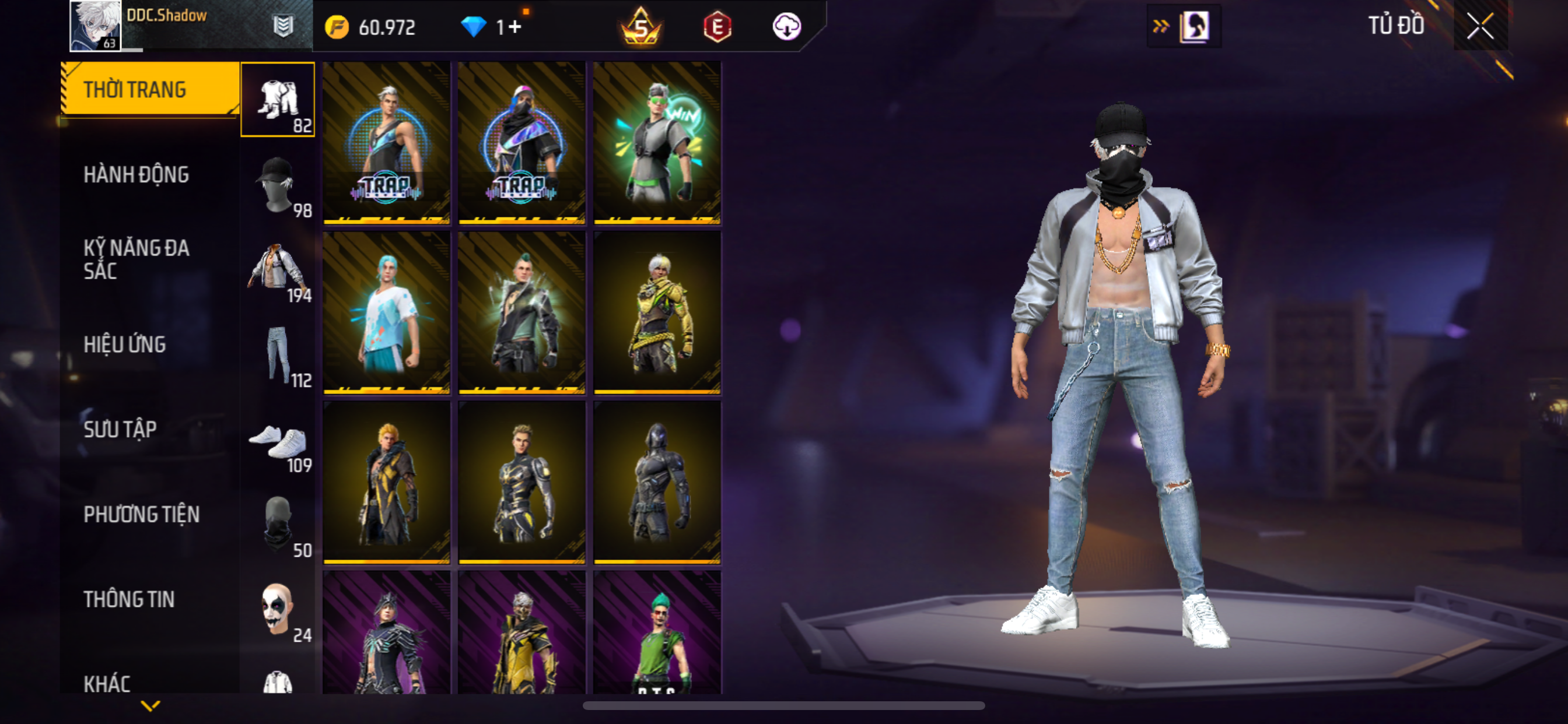The image size is (1568, 724).
Task: Open the PHƯƠNG TIỆN category
Action: coord(141,515)
